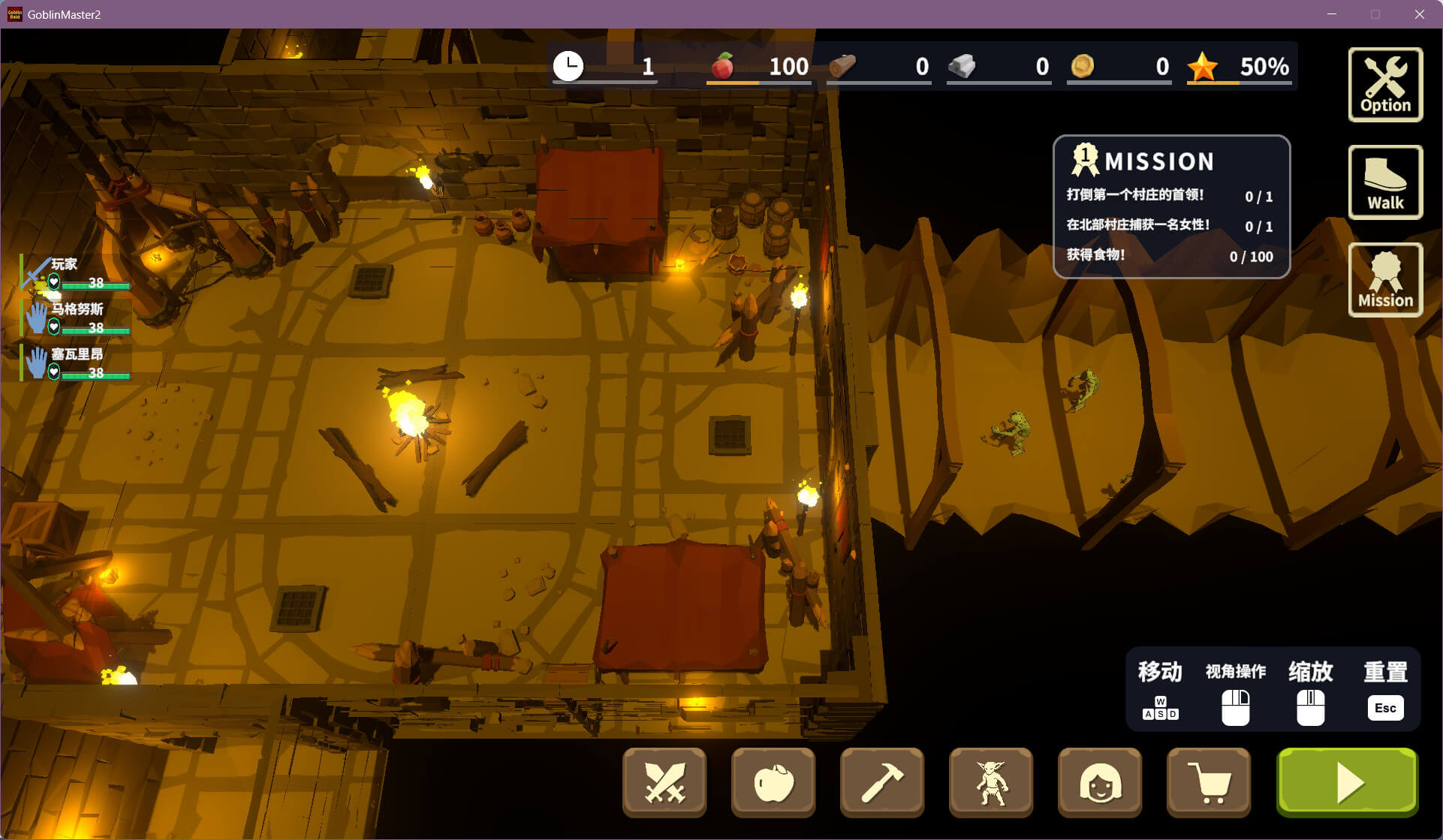This screenshot has width=1443, height=840.
Task: Click the Mission ribbon button
Action: pyautogui.click(x=1385, y=280)
